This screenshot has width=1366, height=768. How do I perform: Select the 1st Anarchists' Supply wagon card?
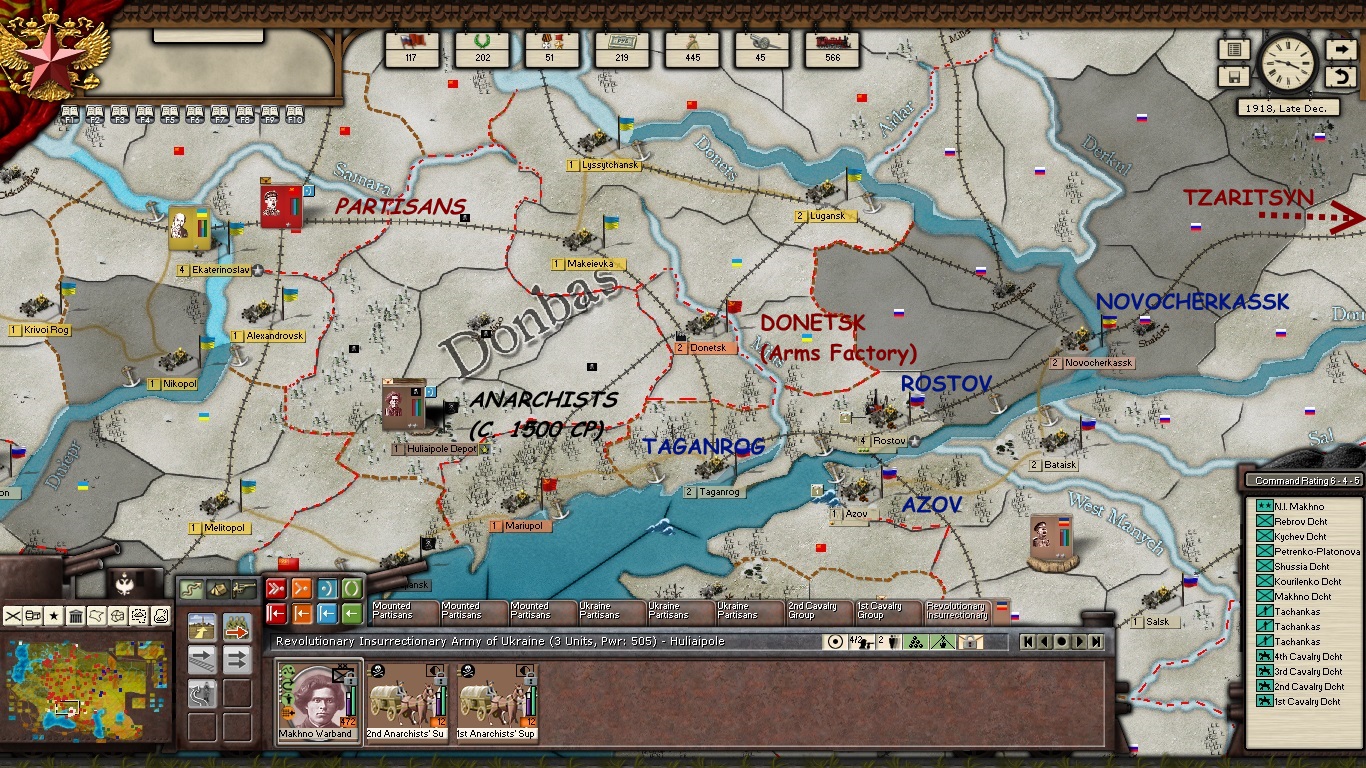[496, 700]
